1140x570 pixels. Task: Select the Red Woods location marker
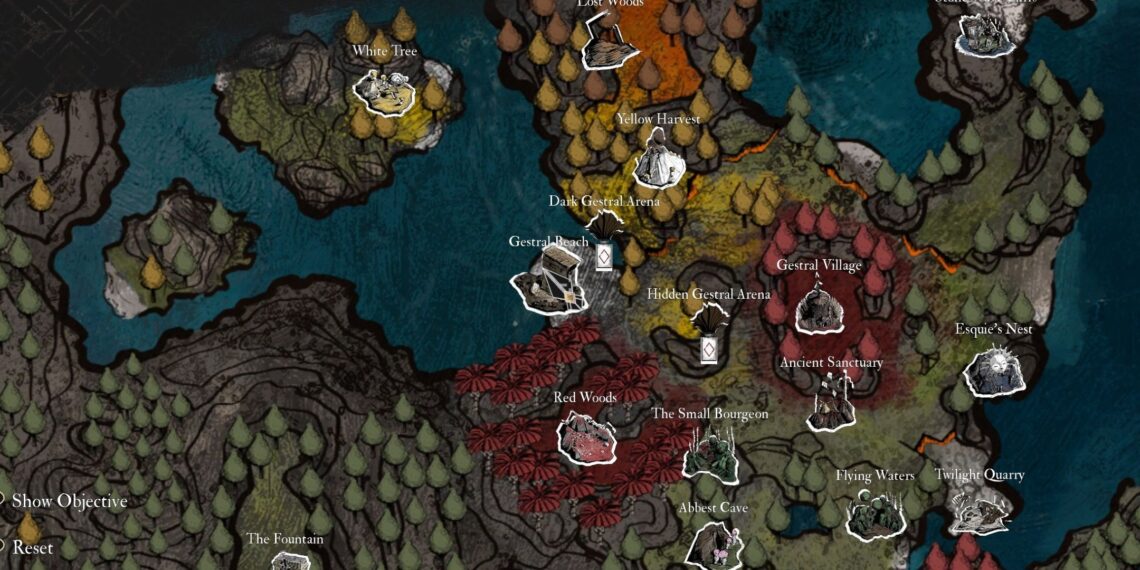pos(586,438)
